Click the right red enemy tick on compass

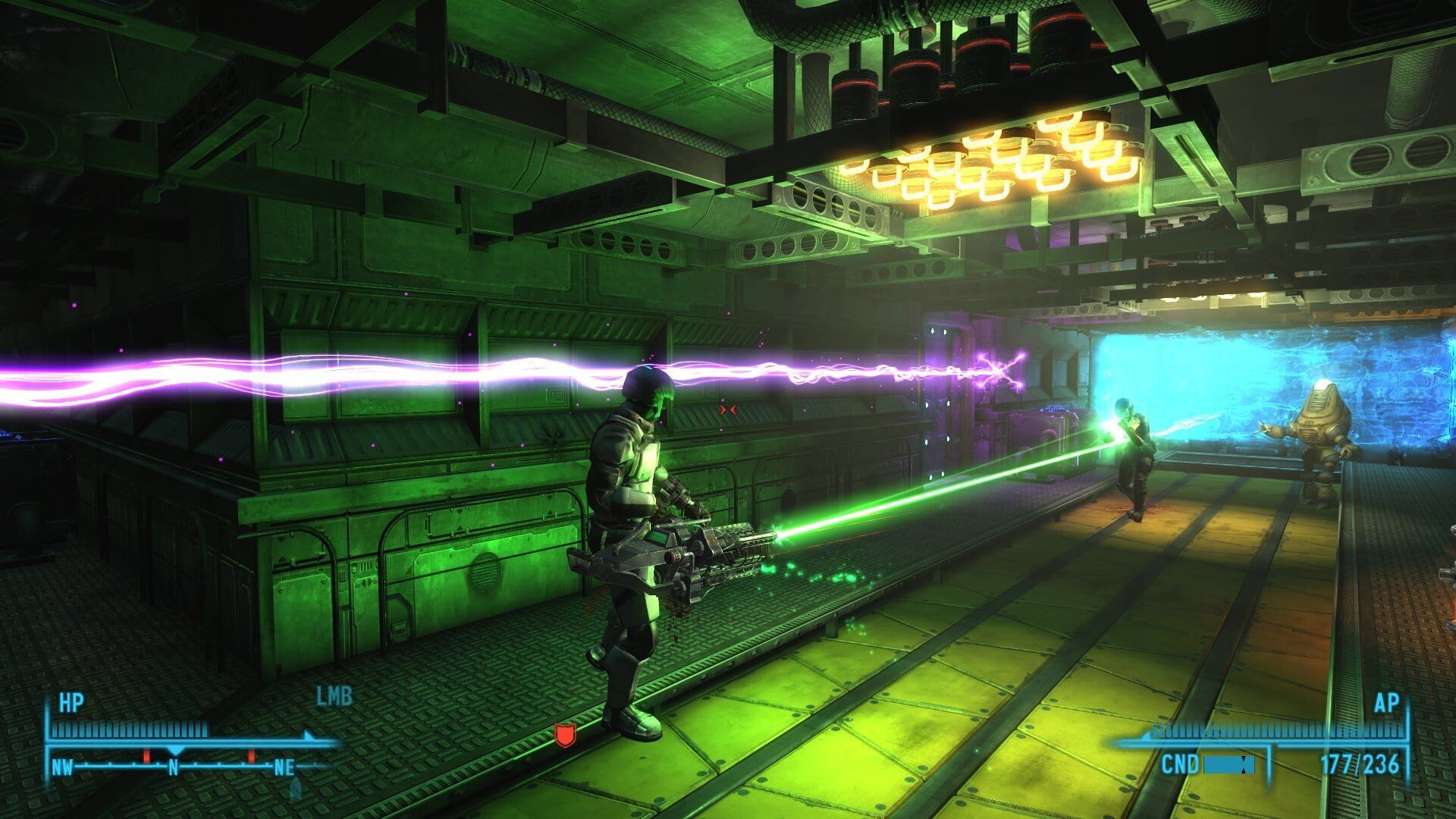click(x=251, y=755)
